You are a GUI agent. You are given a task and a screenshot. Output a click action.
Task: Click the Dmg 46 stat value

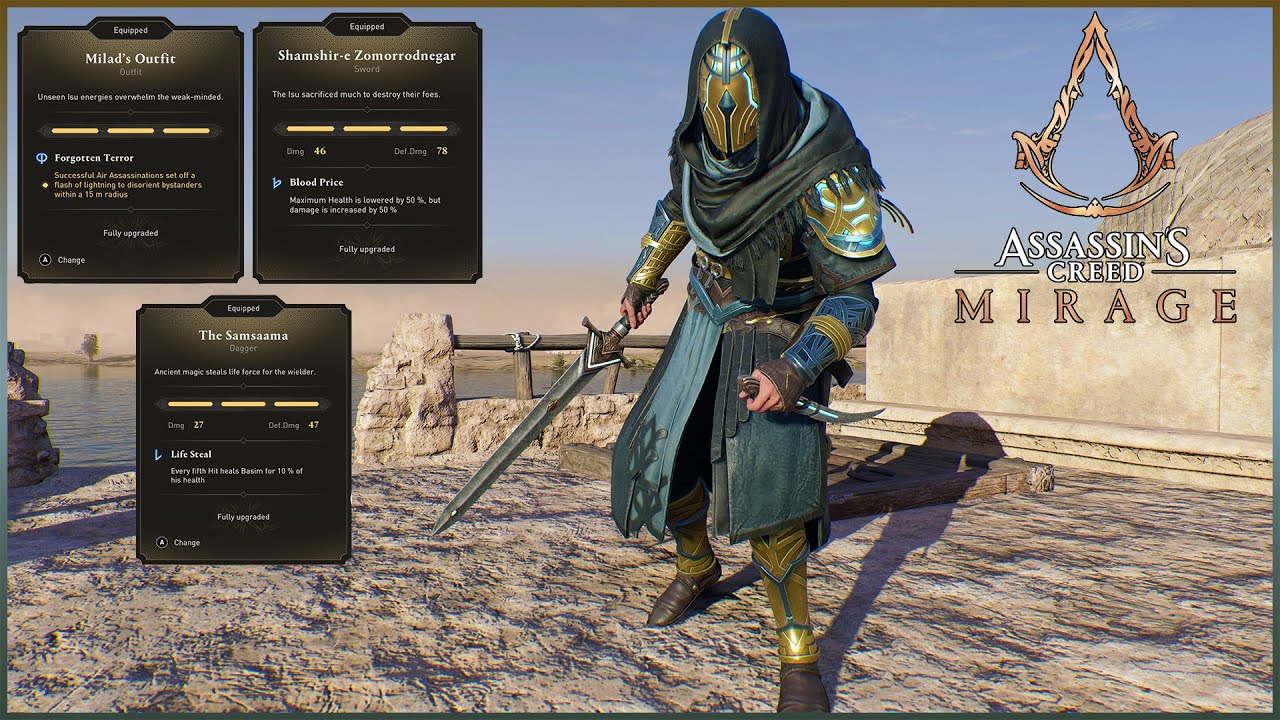coord(321,150)
